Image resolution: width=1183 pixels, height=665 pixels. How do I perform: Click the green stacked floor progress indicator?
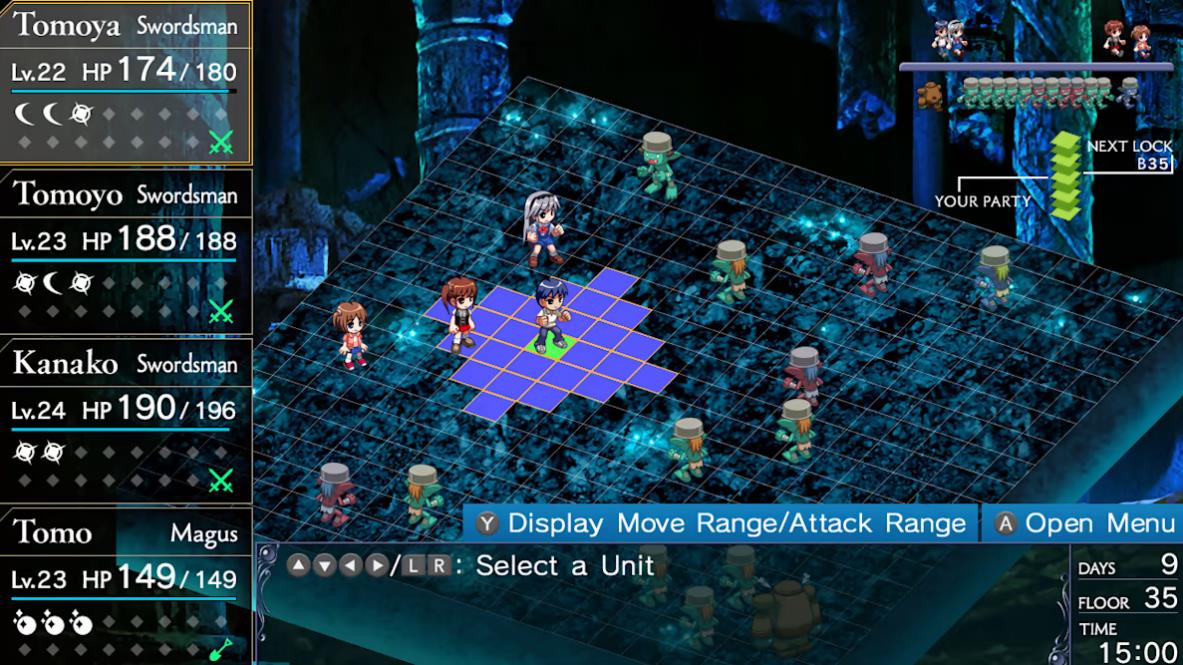coord(1065,176)
